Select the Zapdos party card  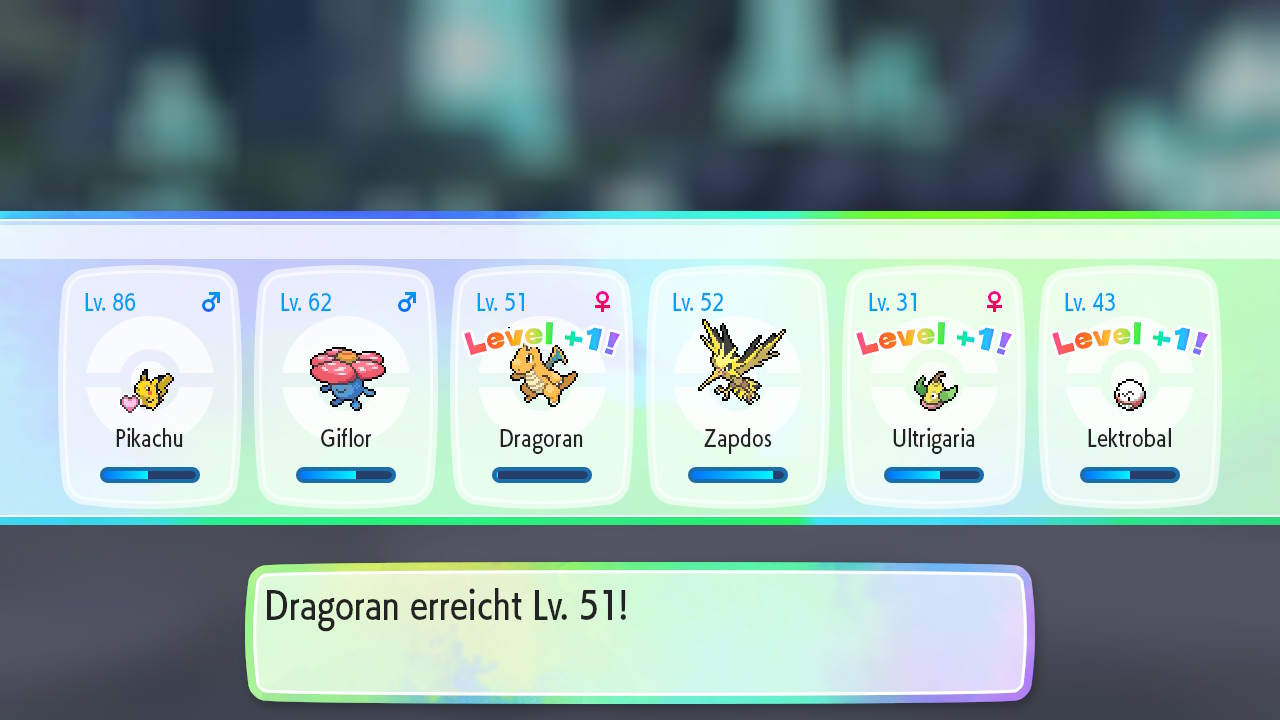click(738, 387)
